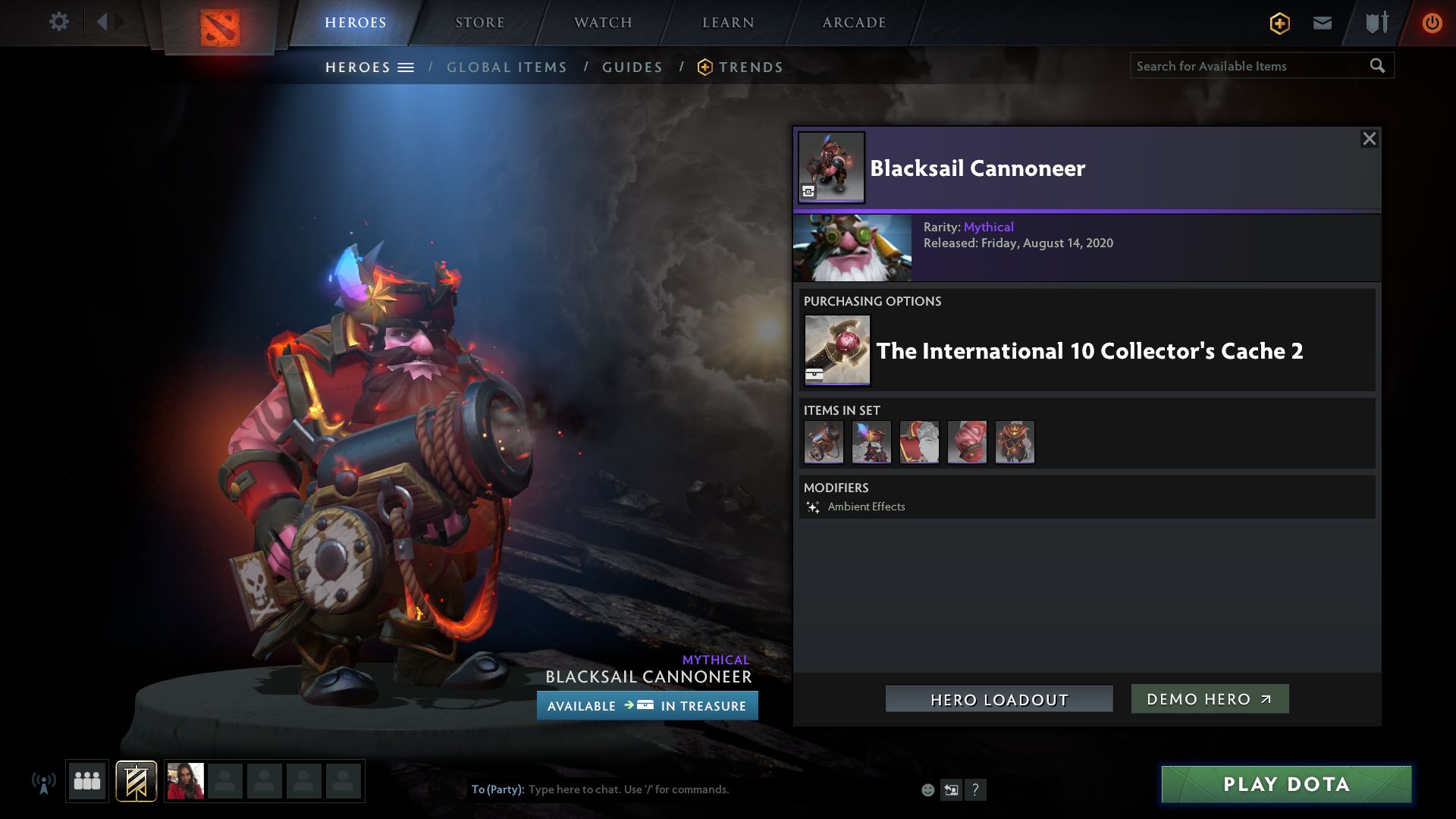The width and height of the screenshot is (1456, 819).
Task: Click Available in Treasure button
Action: (x=647, y=706)
